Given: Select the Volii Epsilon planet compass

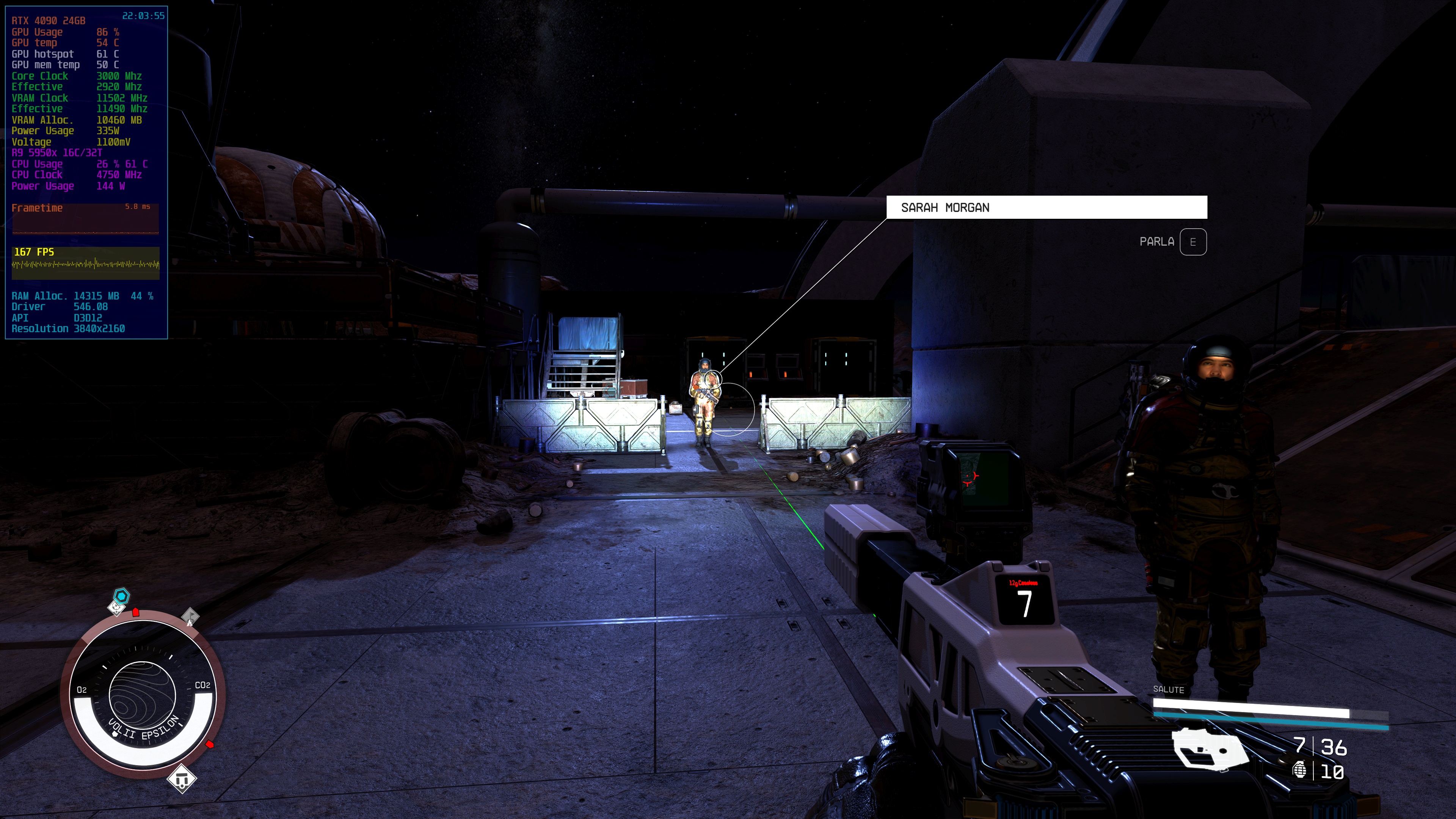Looking at the screenshot, I should pos(143,695).
